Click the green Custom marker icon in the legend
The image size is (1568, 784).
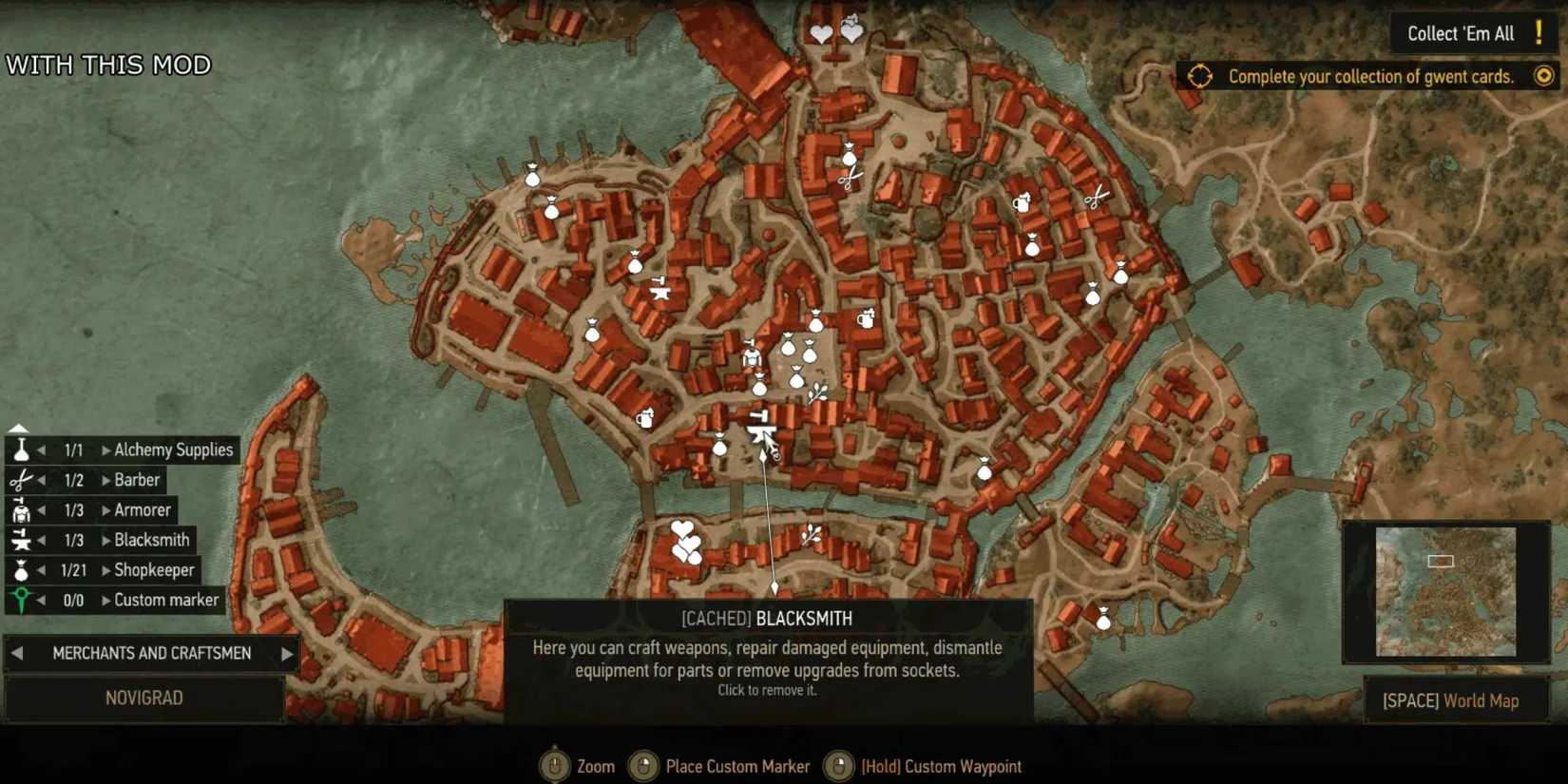(x=21, y=600)
